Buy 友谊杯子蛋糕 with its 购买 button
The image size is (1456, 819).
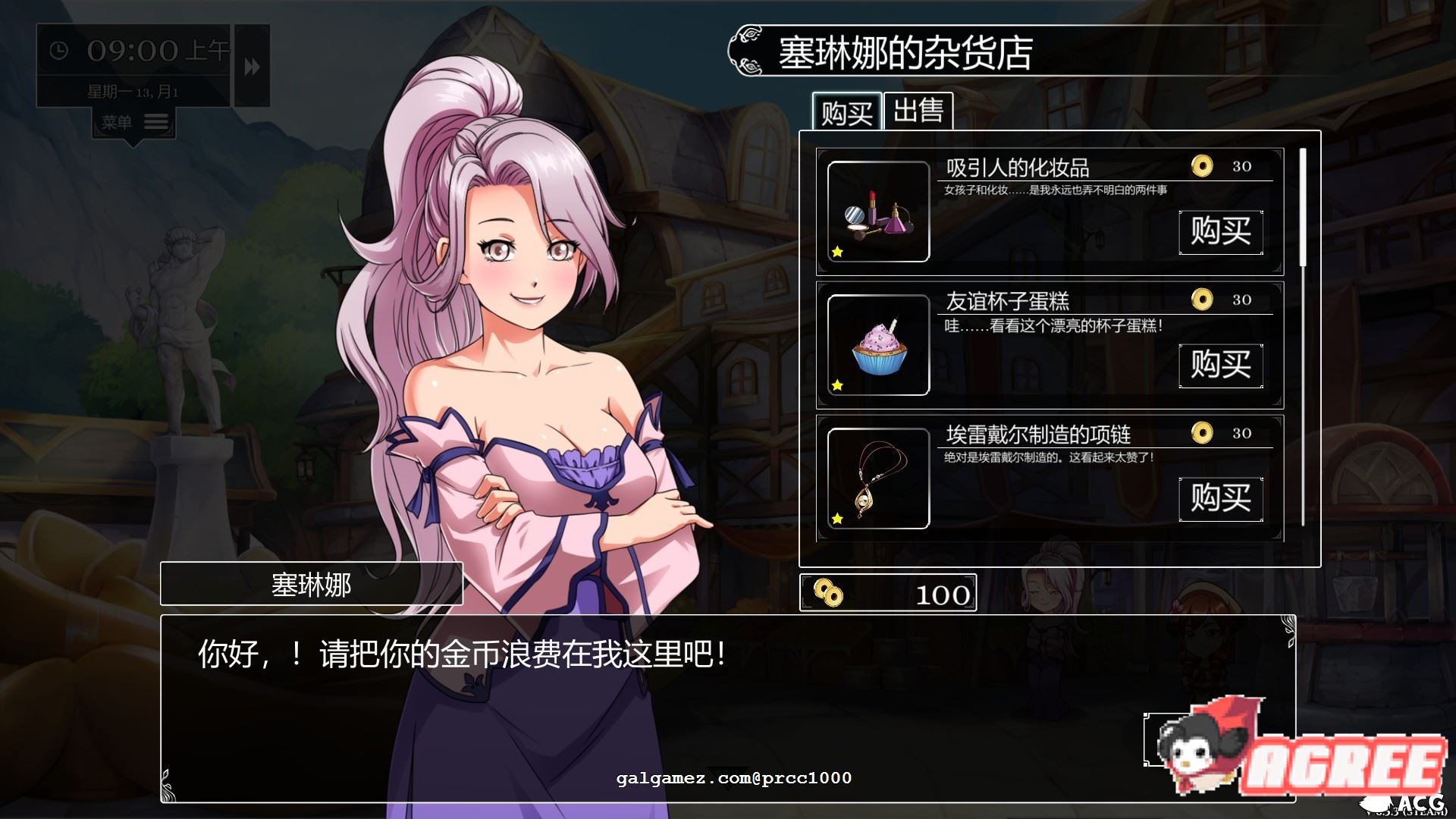coord(1221,366)
